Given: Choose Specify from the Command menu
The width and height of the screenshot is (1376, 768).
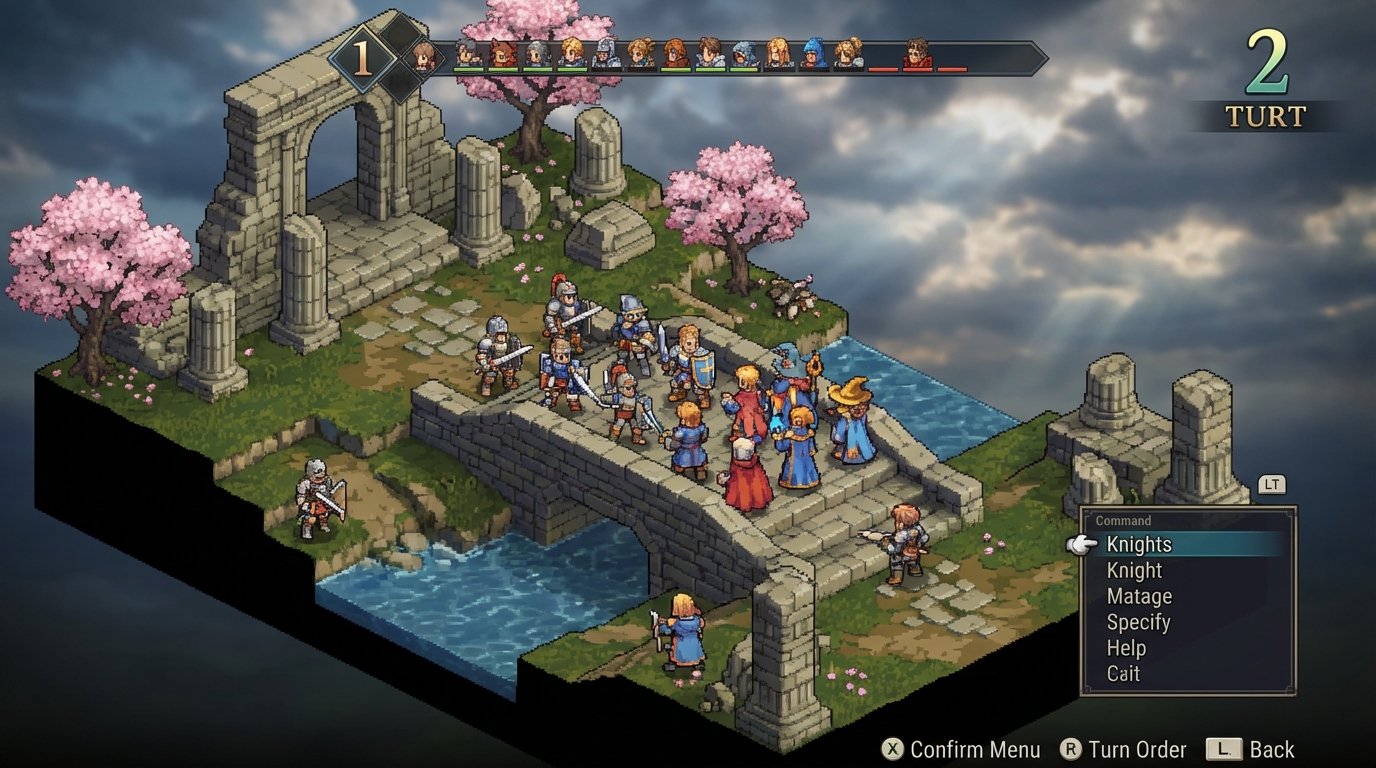Looking at the screenshot, I should click(x=1137, y=622).
